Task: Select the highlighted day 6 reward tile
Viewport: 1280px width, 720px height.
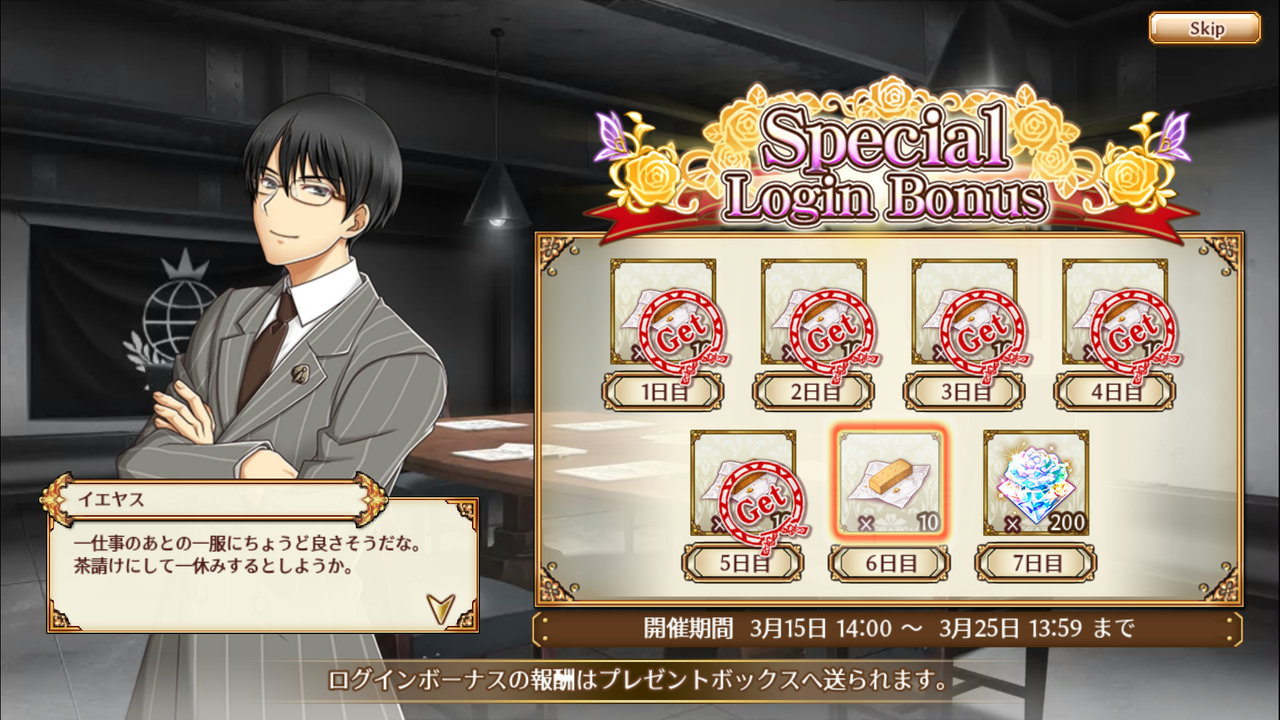Action: pos(889,484)
